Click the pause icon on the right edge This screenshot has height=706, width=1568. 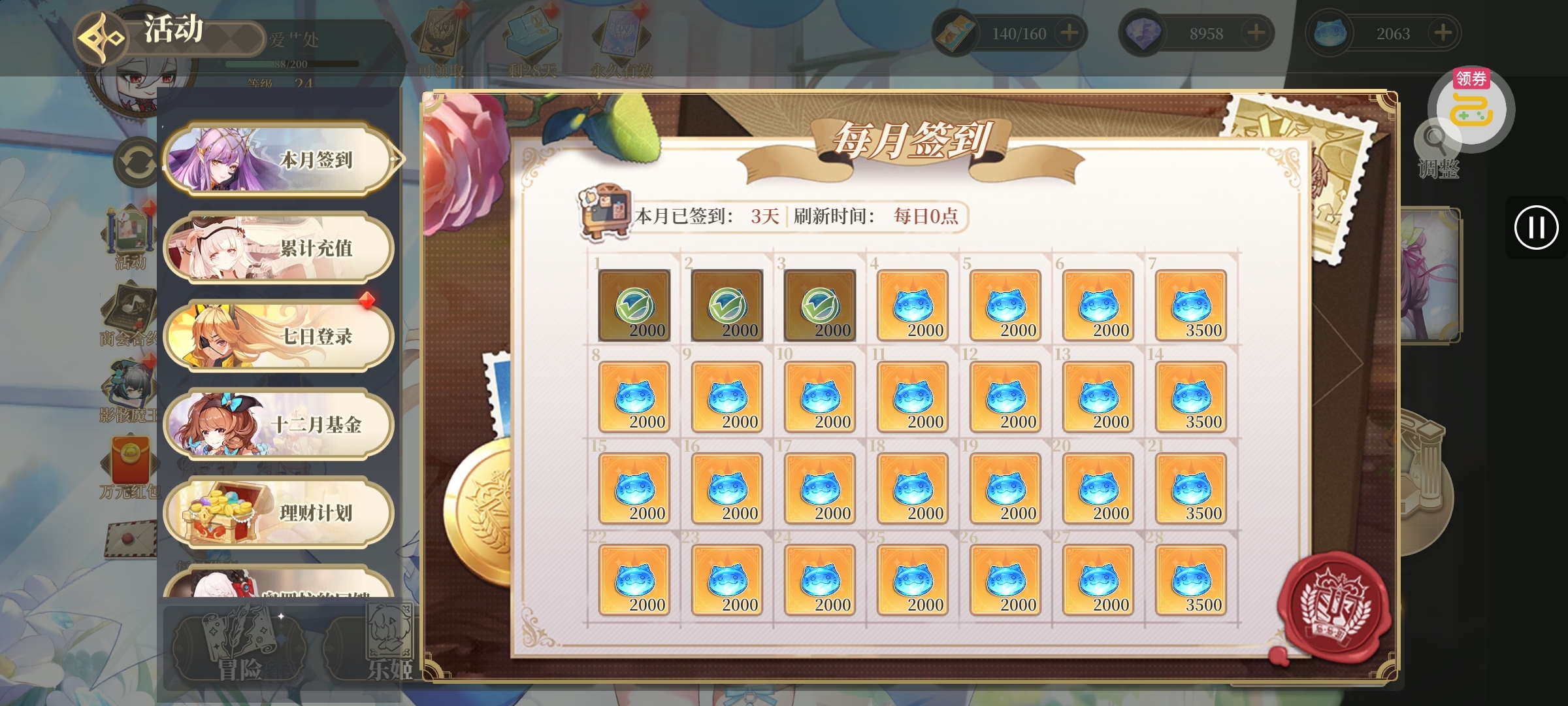[x=1537, y=228]
